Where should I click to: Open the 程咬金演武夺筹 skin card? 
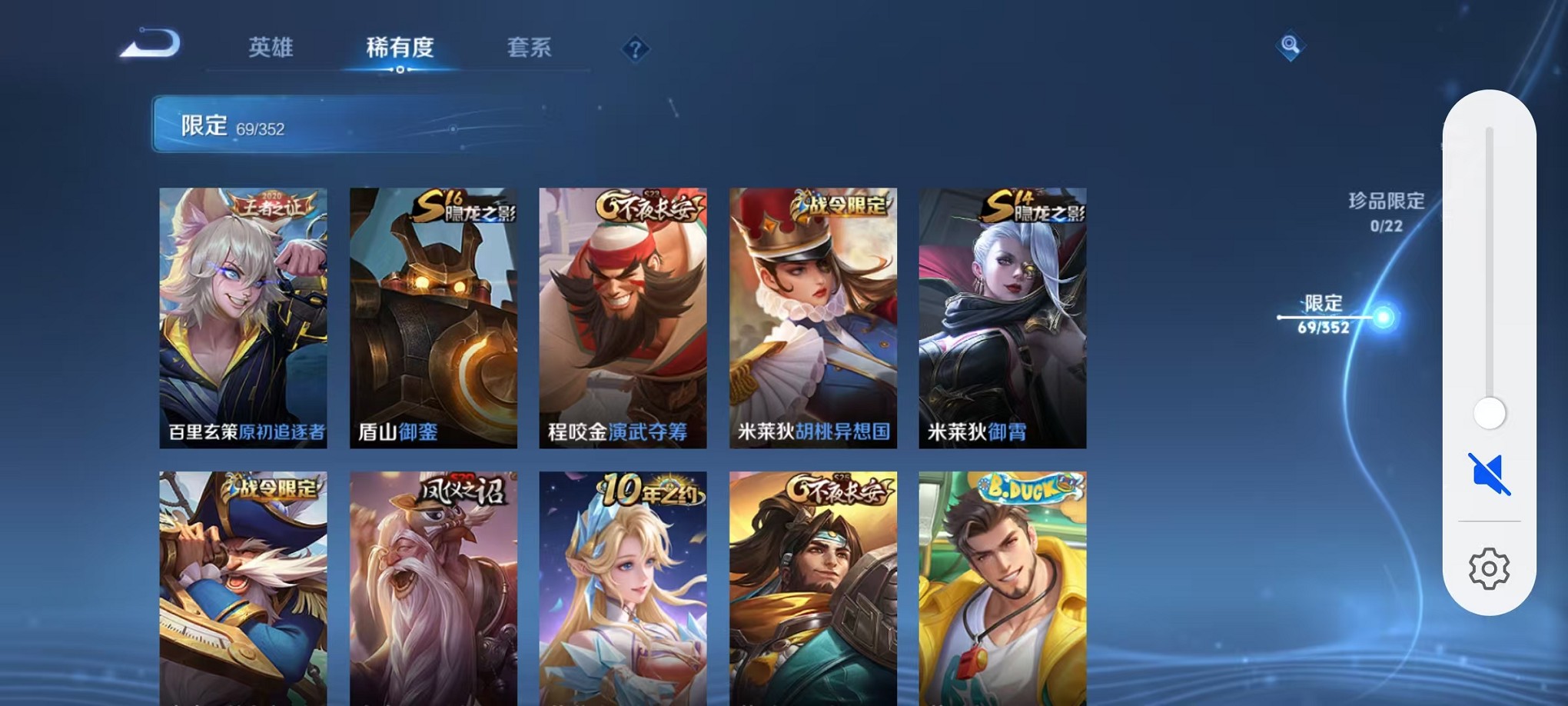(x=624, y=315)
